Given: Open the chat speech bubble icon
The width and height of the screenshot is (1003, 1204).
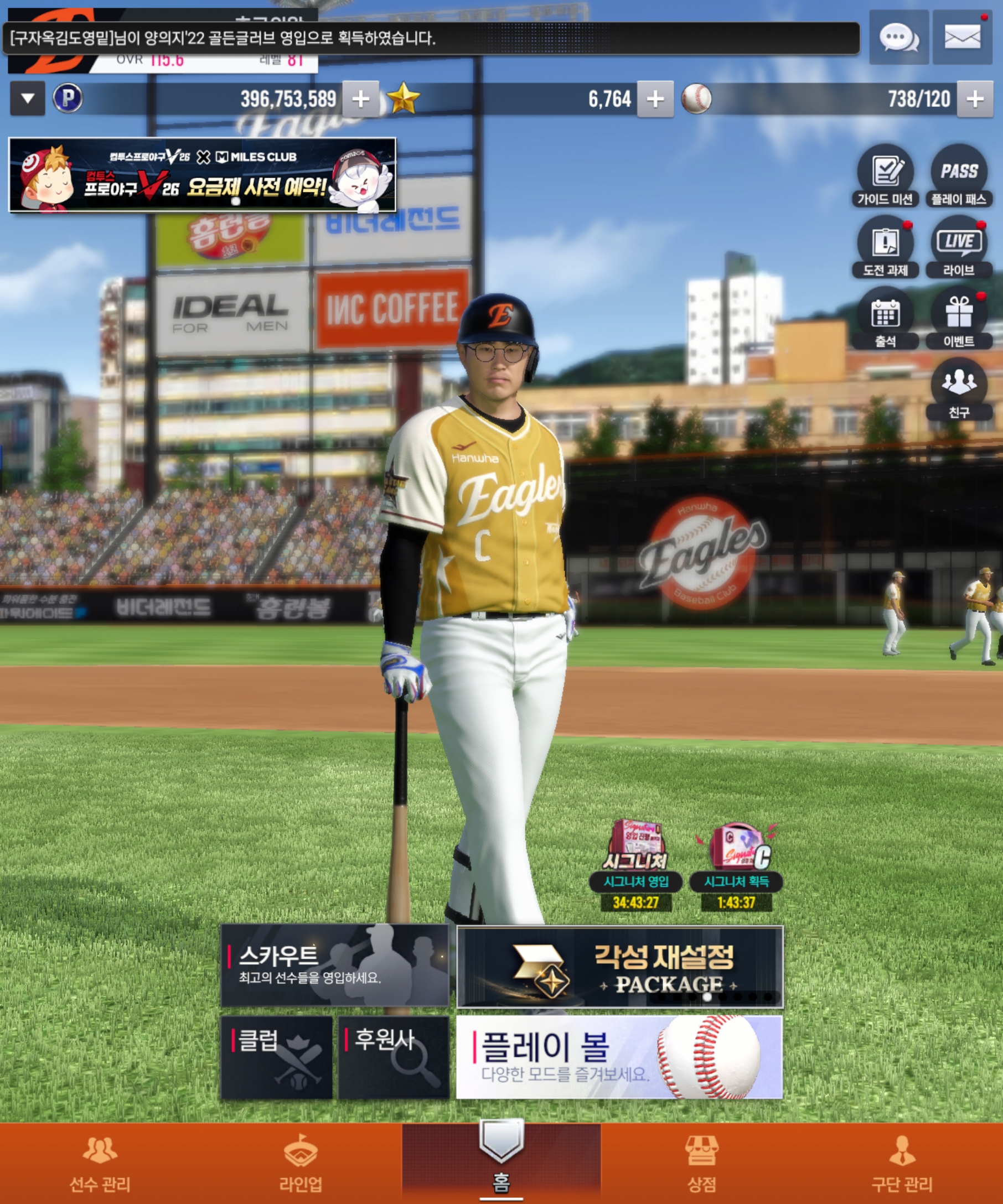Looking at the screenshot, I should pyautogui.click(x=898, y=37).
